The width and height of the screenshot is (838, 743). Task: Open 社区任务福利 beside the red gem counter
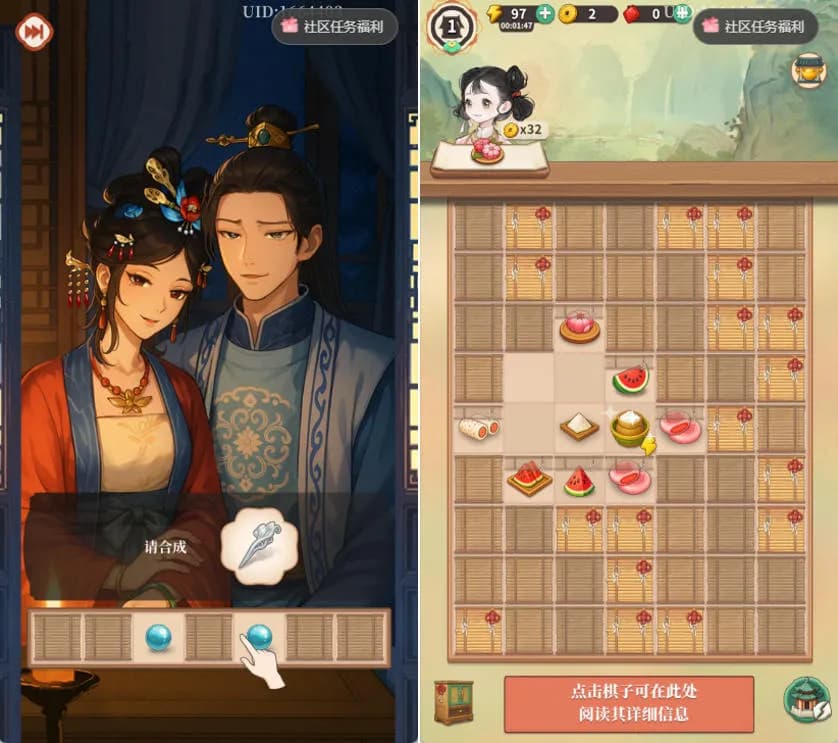tap(755, 27)
